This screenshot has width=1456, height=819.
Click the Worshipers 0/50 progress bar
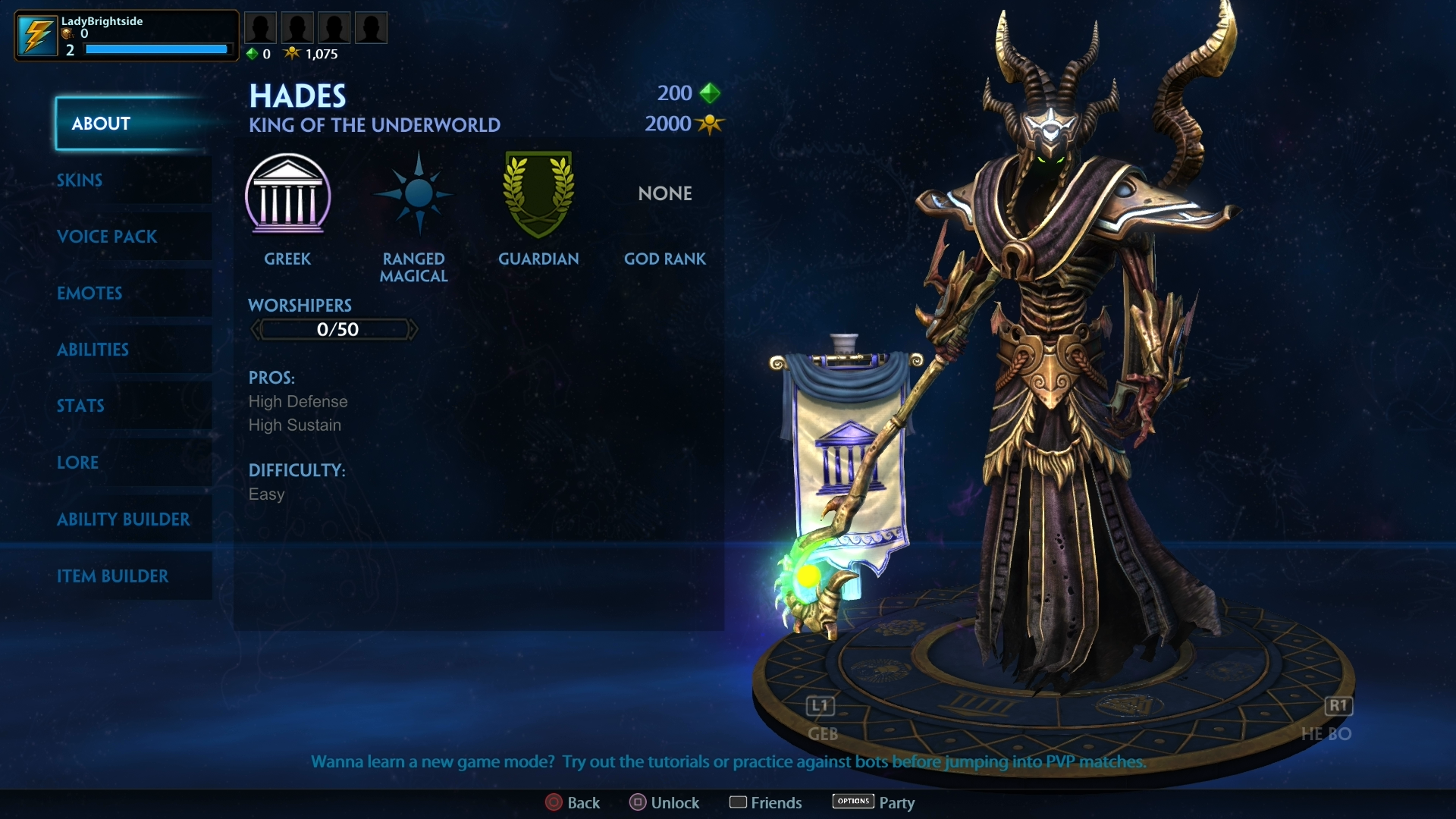click(334, 328)
